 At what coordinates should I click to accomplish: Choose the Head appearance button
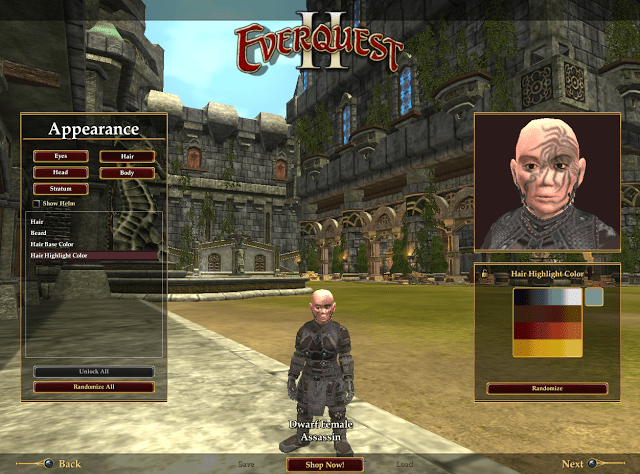point(60,172)
